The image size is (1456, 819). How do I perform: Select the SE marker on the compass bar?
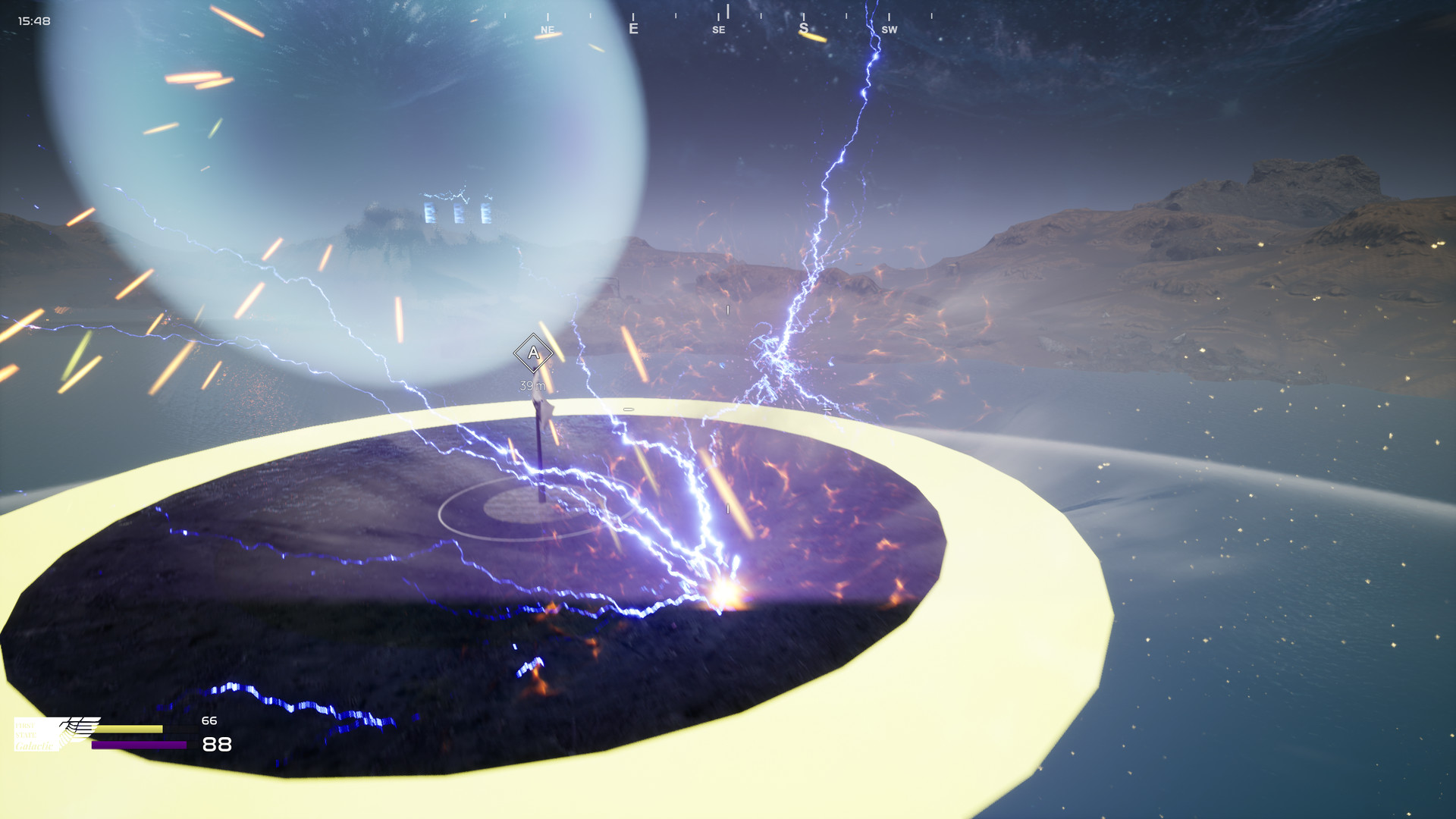pyautogui.click(x=718, y=30)
